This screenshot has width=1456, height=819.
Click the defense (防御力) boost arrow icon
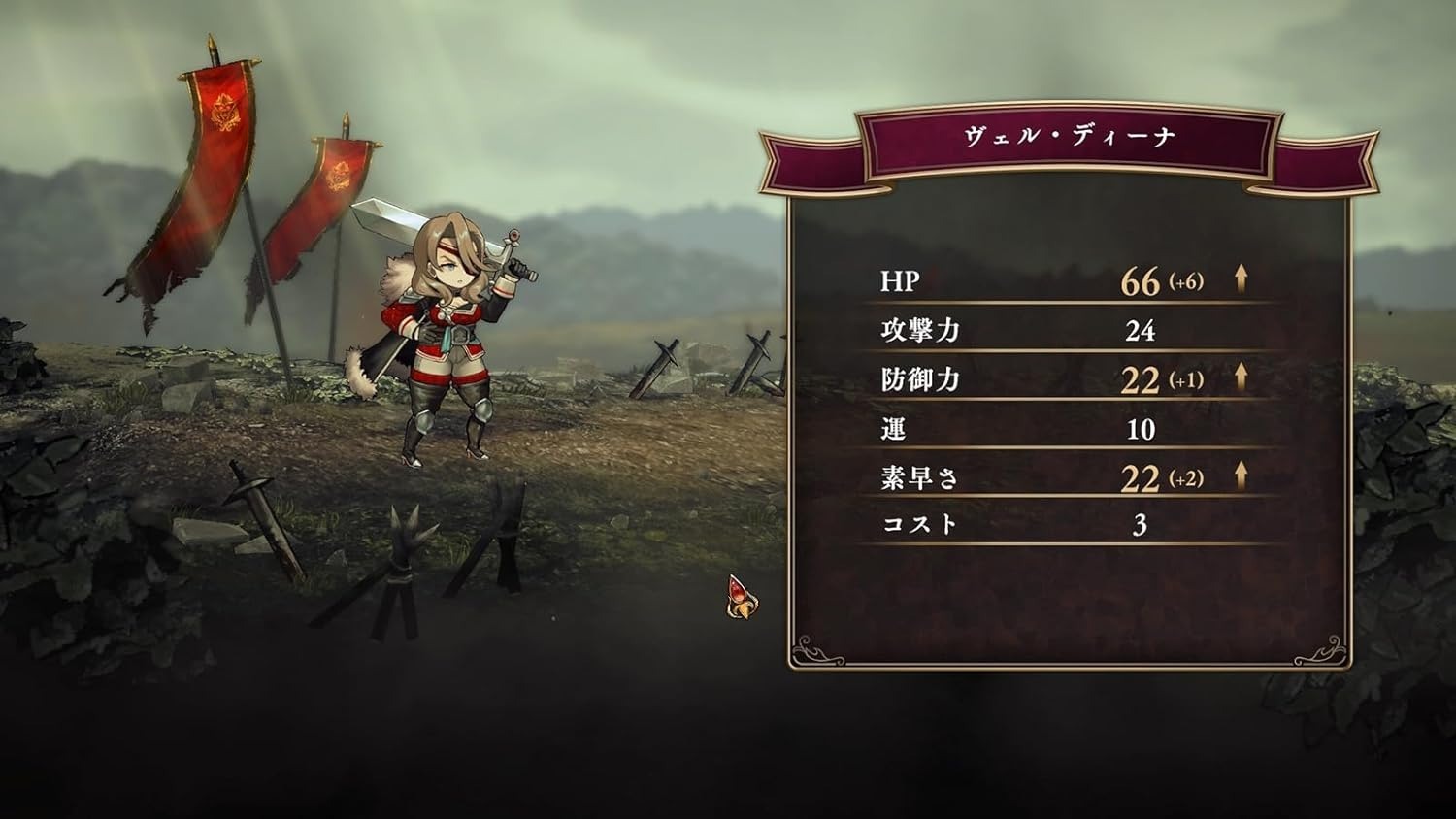(1241, 377)
